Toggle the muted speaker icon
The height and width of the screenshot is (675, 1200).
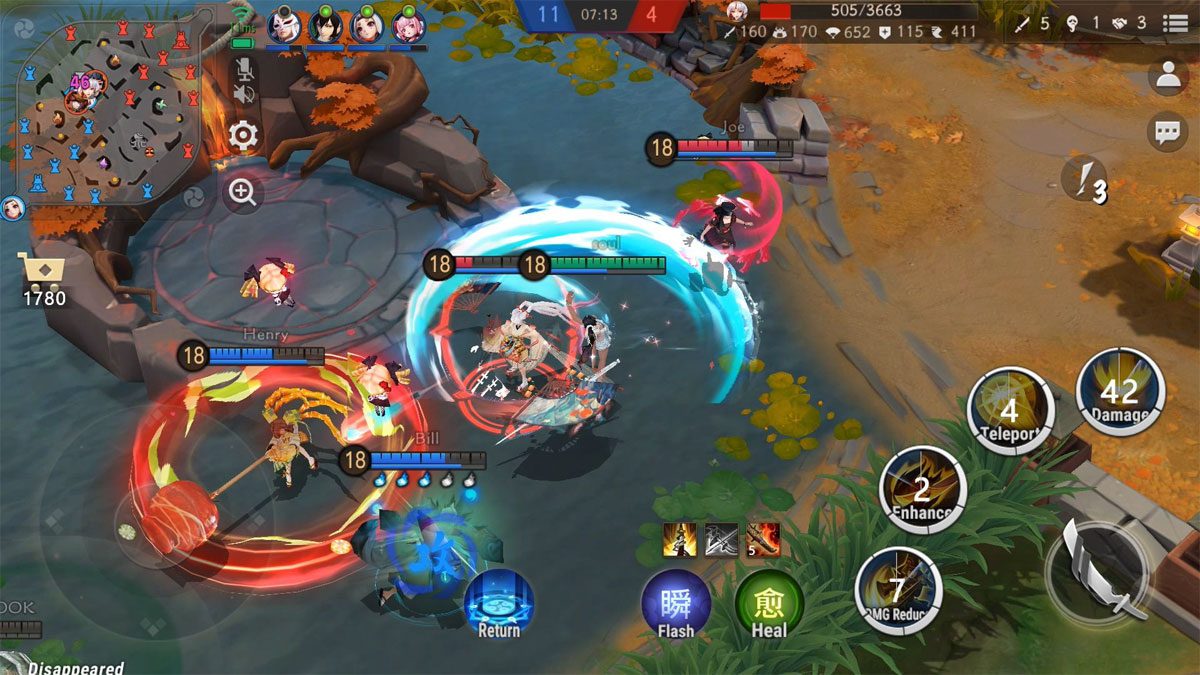(243, 94)
